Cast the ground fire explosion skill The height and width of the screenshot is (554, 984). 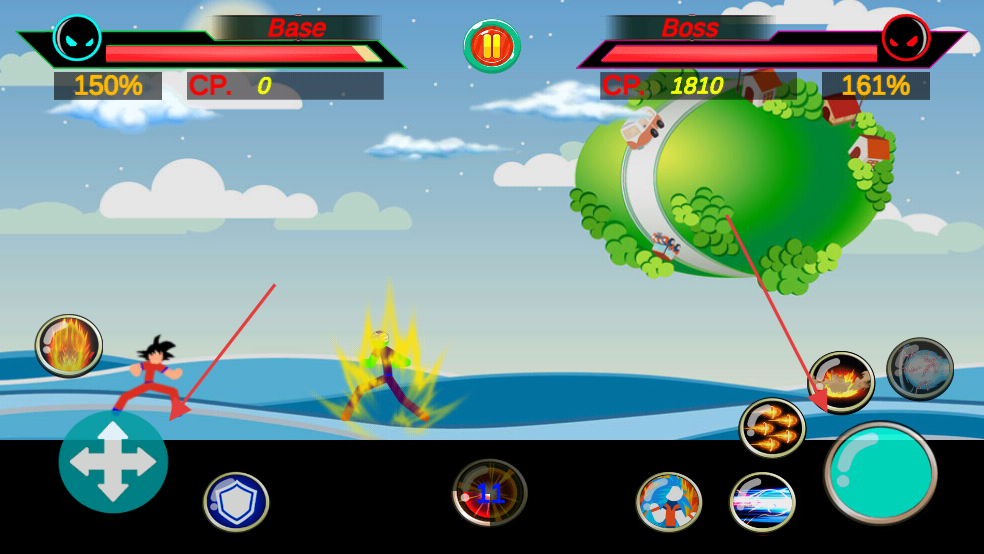841,381
